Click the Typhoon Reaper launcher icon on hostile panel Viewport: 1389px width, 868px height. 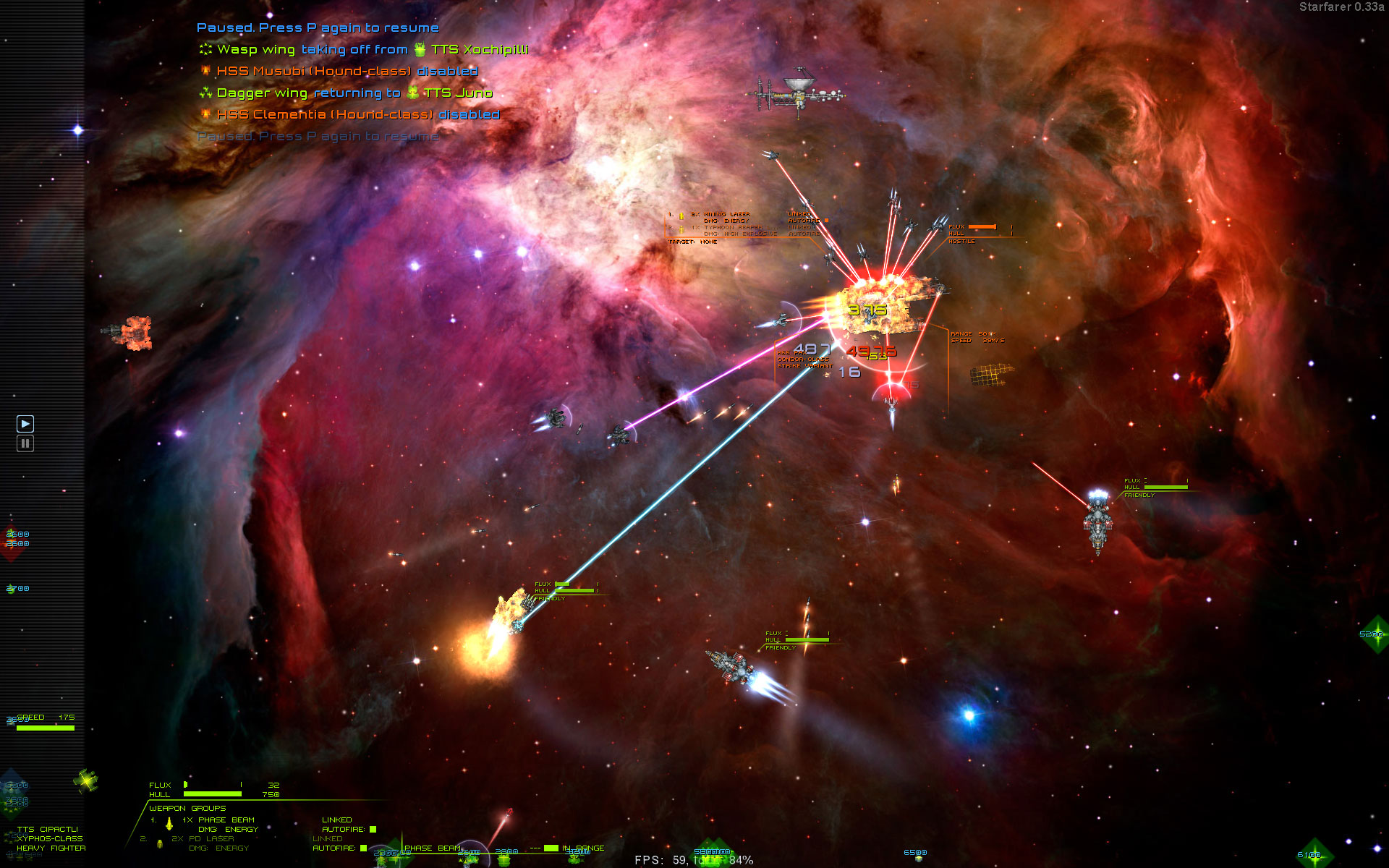681,229
